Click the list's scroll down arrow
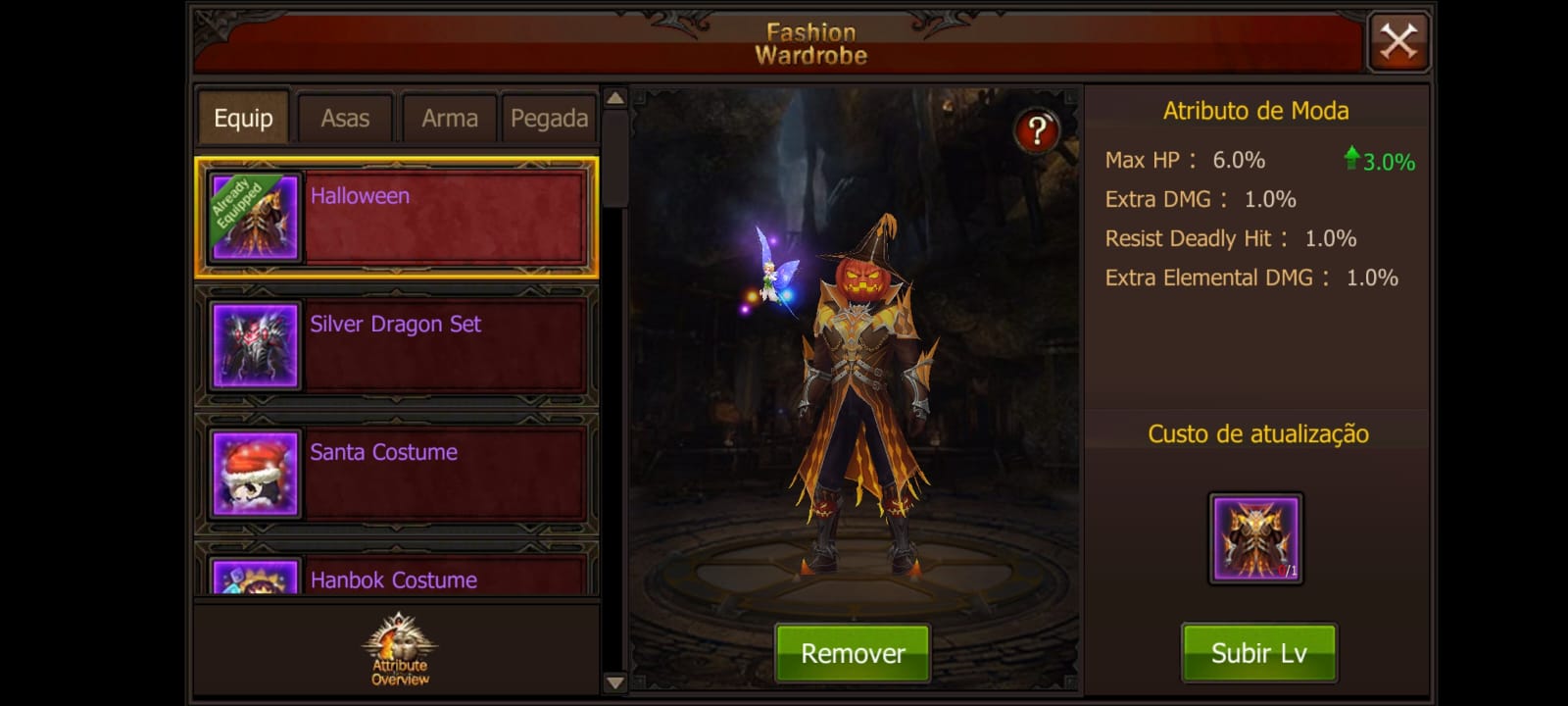This screenshot has width=1568, height=706. click(x=615, y=682)
